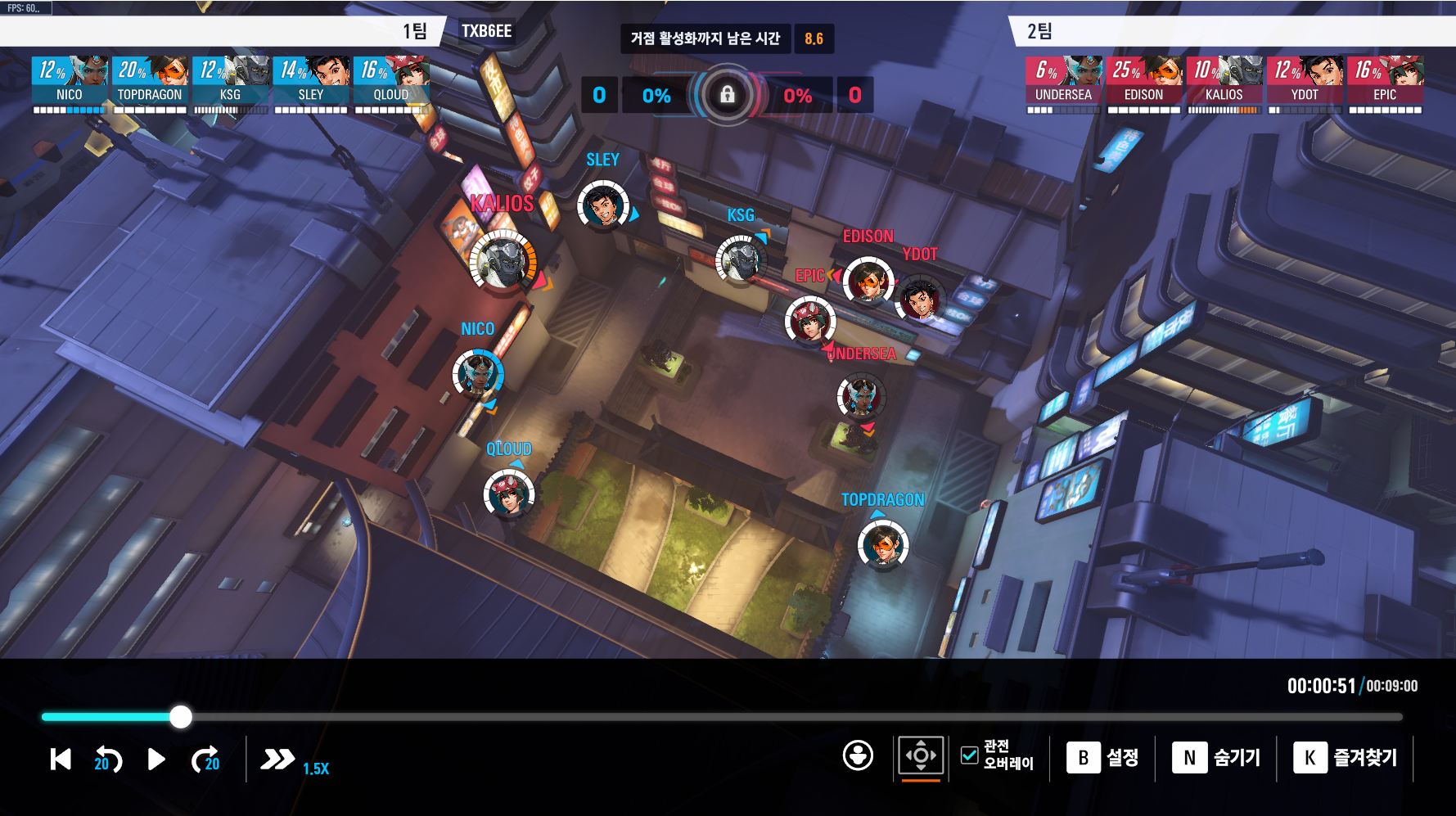The height and width of the screenshot is (816, 1456).
Task: Pick SLEY's player card
Action: point(311,82)
